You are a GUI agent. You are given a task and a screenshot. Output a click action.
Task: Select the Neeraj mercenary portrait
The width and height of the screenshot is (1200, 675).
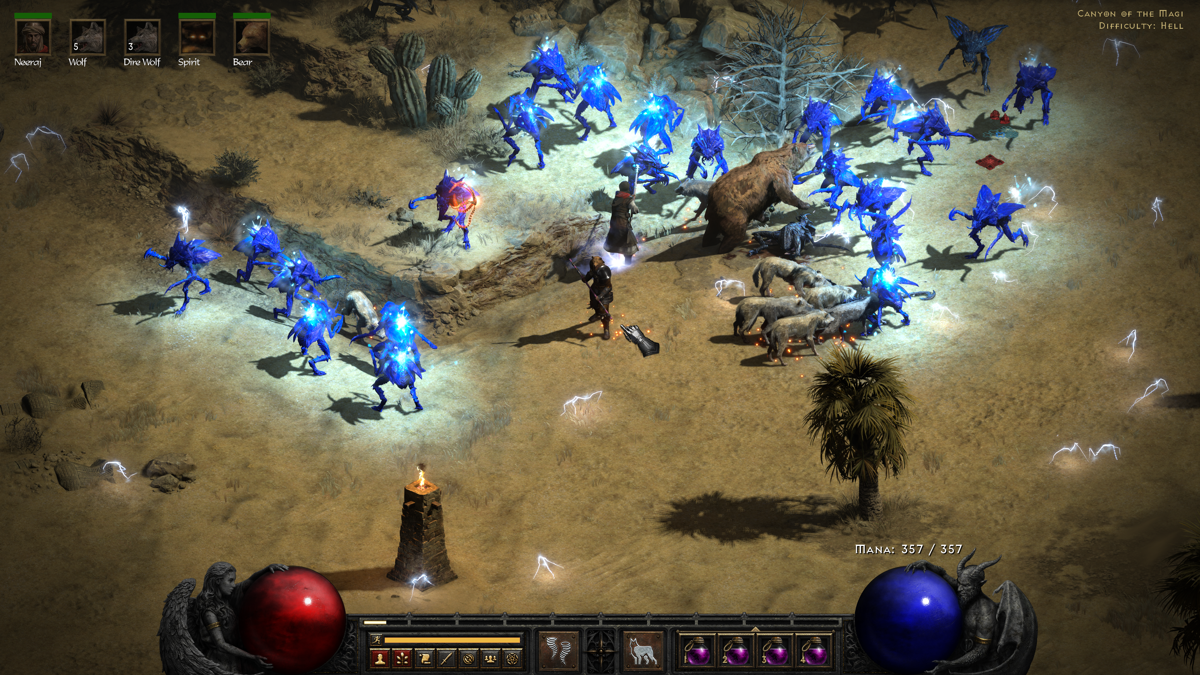pyautogui.click(x=33, y=38)
